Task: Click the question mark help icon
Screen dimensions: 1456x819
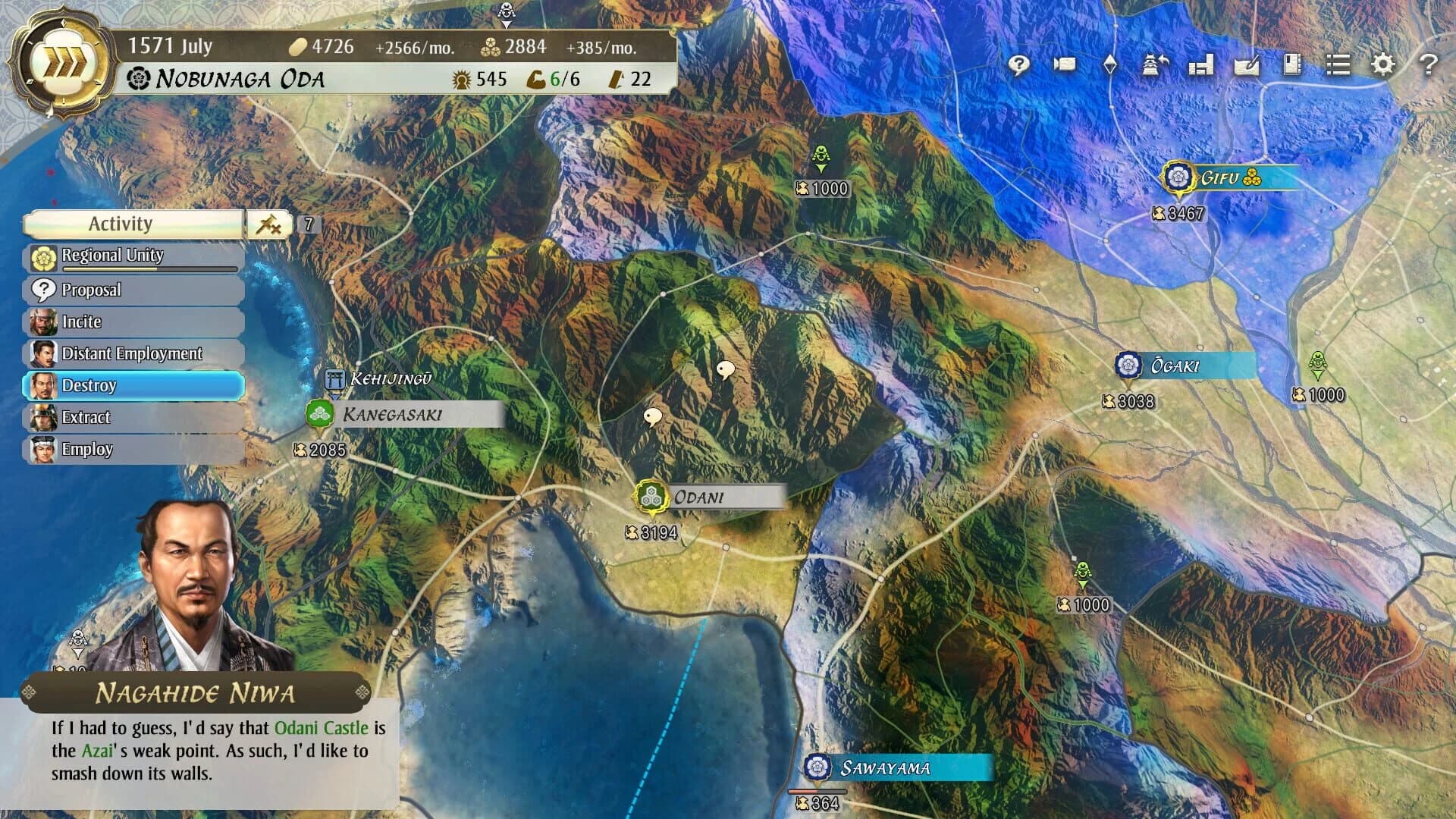Action: pyautogui.click(x=1429, y=66)
